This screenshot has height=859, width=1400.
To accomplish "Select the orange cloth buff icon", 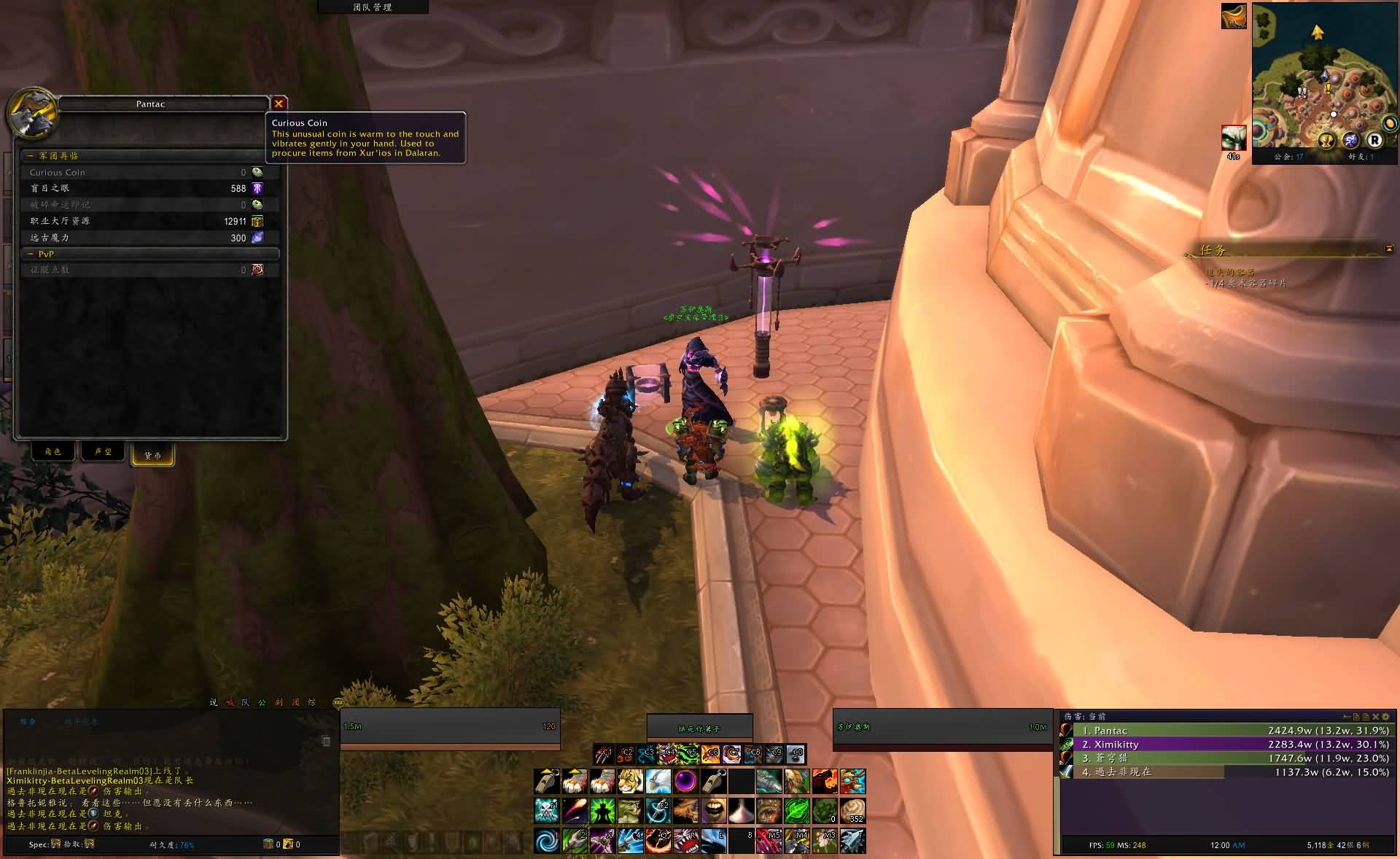I will click(1234, 17).
